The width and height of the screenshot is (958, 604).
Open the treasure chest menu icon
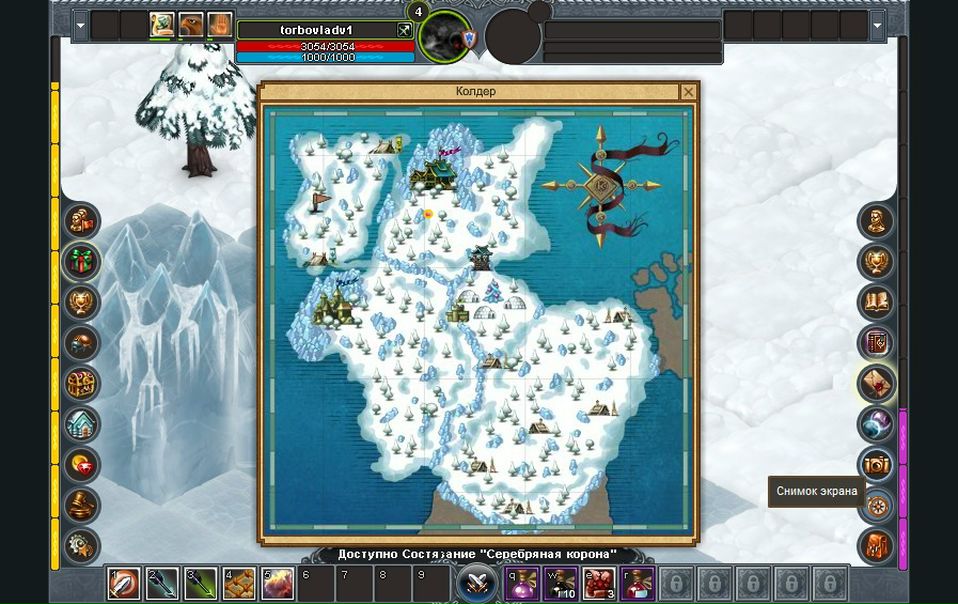tap(82, 384)
